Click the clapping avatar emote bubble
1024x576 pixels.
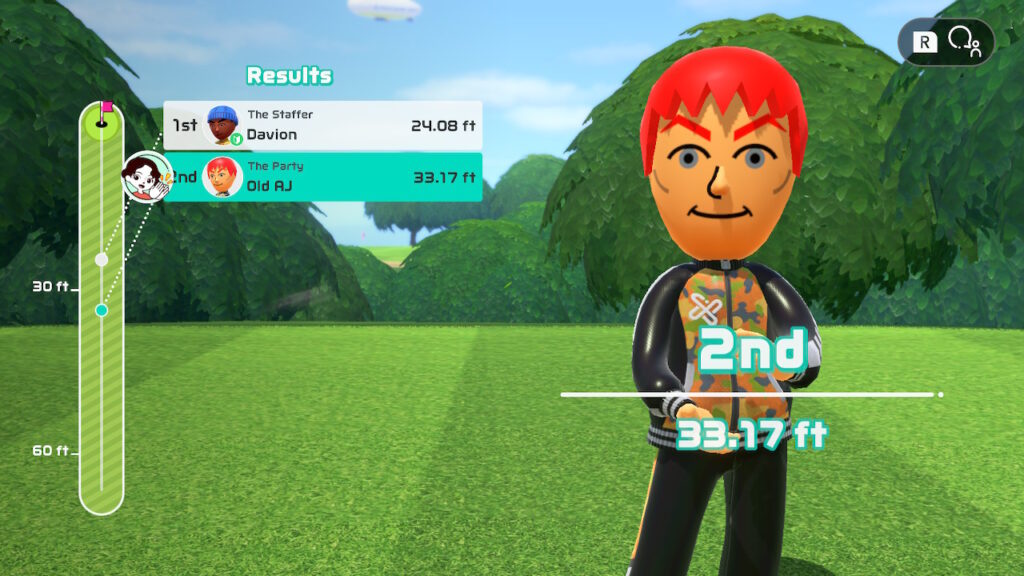146,177
